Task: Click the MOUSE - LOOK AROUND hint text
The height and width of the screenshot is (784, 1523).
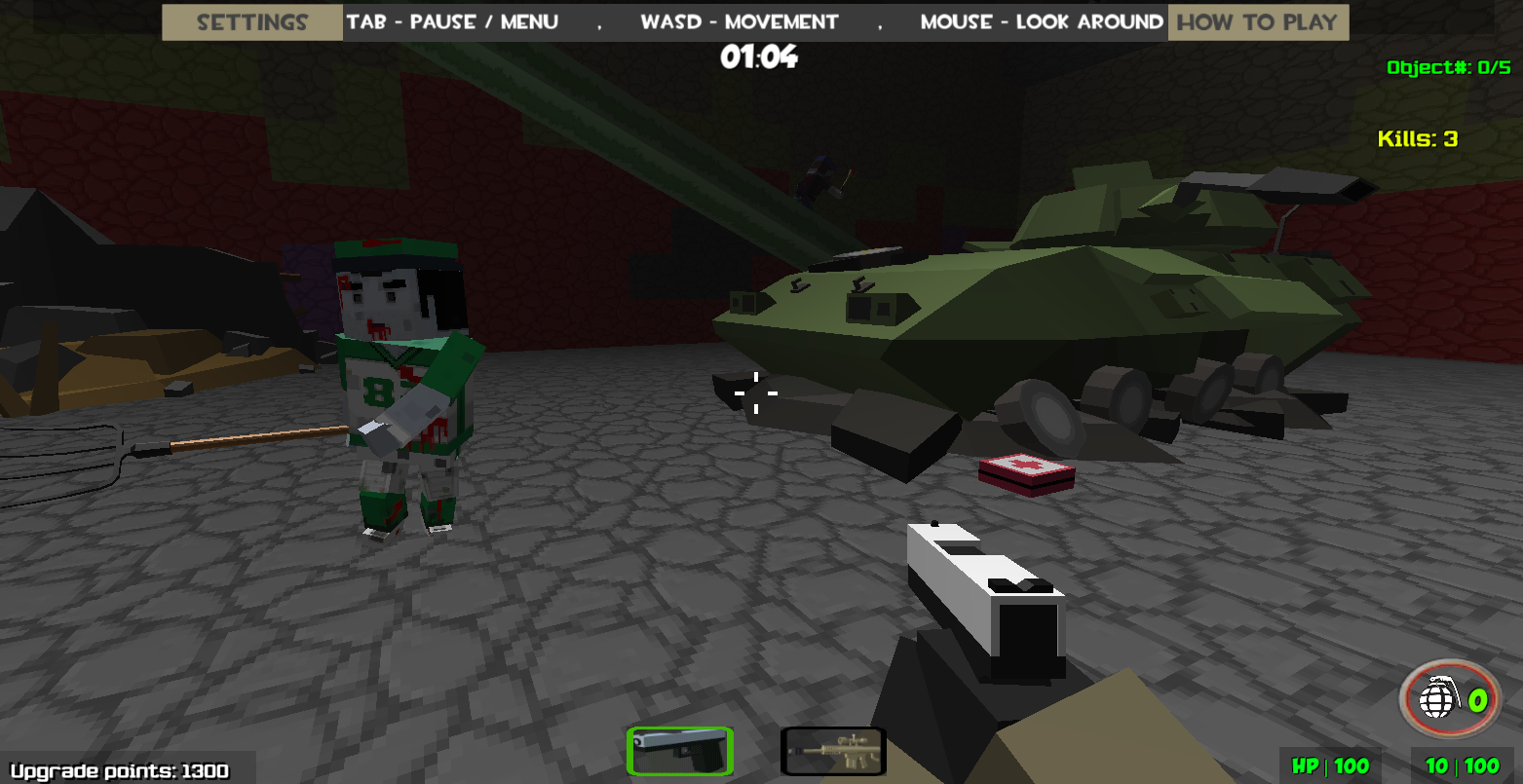Action: click(x=1041, y=21)
